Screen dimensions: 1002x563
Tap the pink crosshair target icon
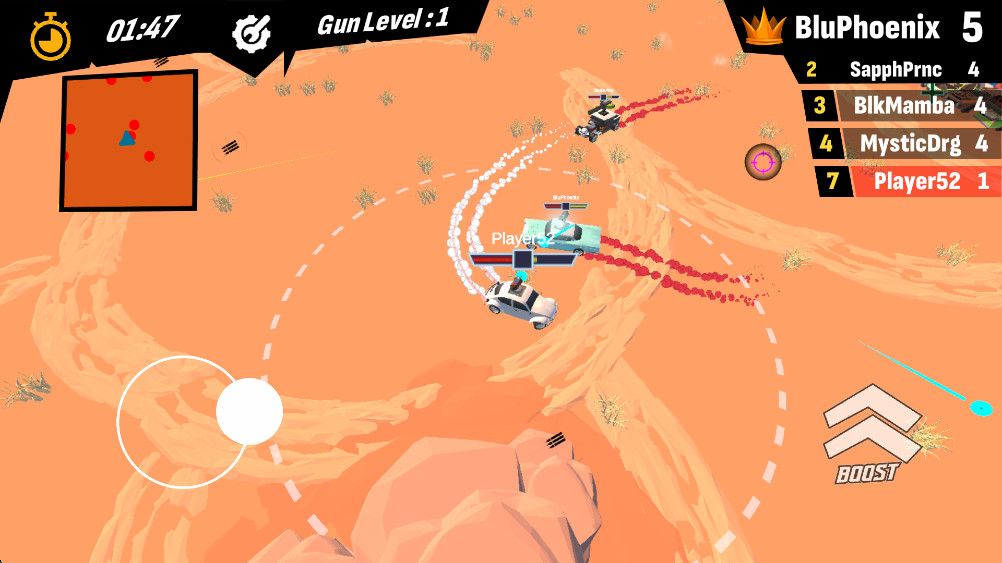(x=763, y=160)
